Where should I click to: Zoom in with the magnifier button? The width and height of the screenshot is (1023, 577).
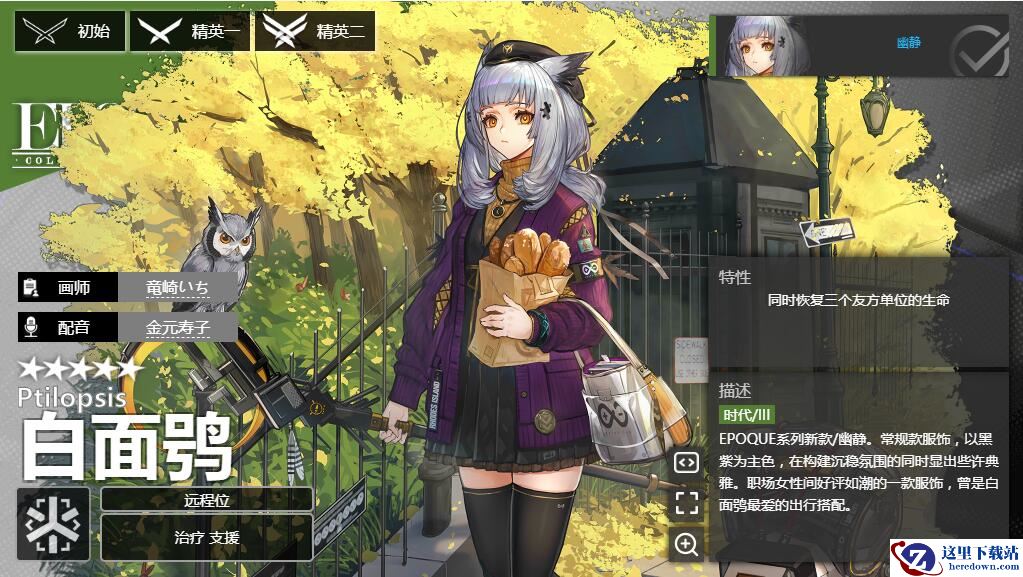click(686, 544)
